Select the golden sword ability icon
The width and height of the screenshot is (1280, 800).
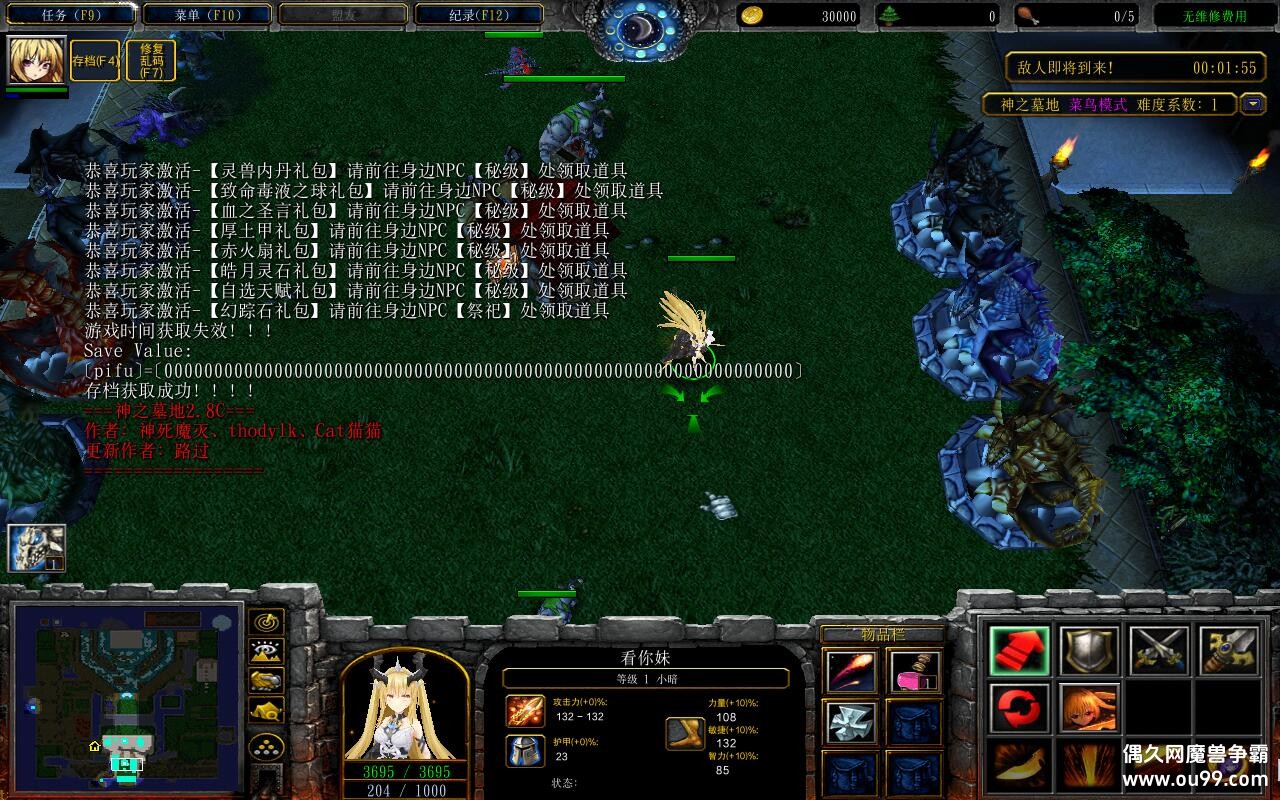(x=1232, y=650)
